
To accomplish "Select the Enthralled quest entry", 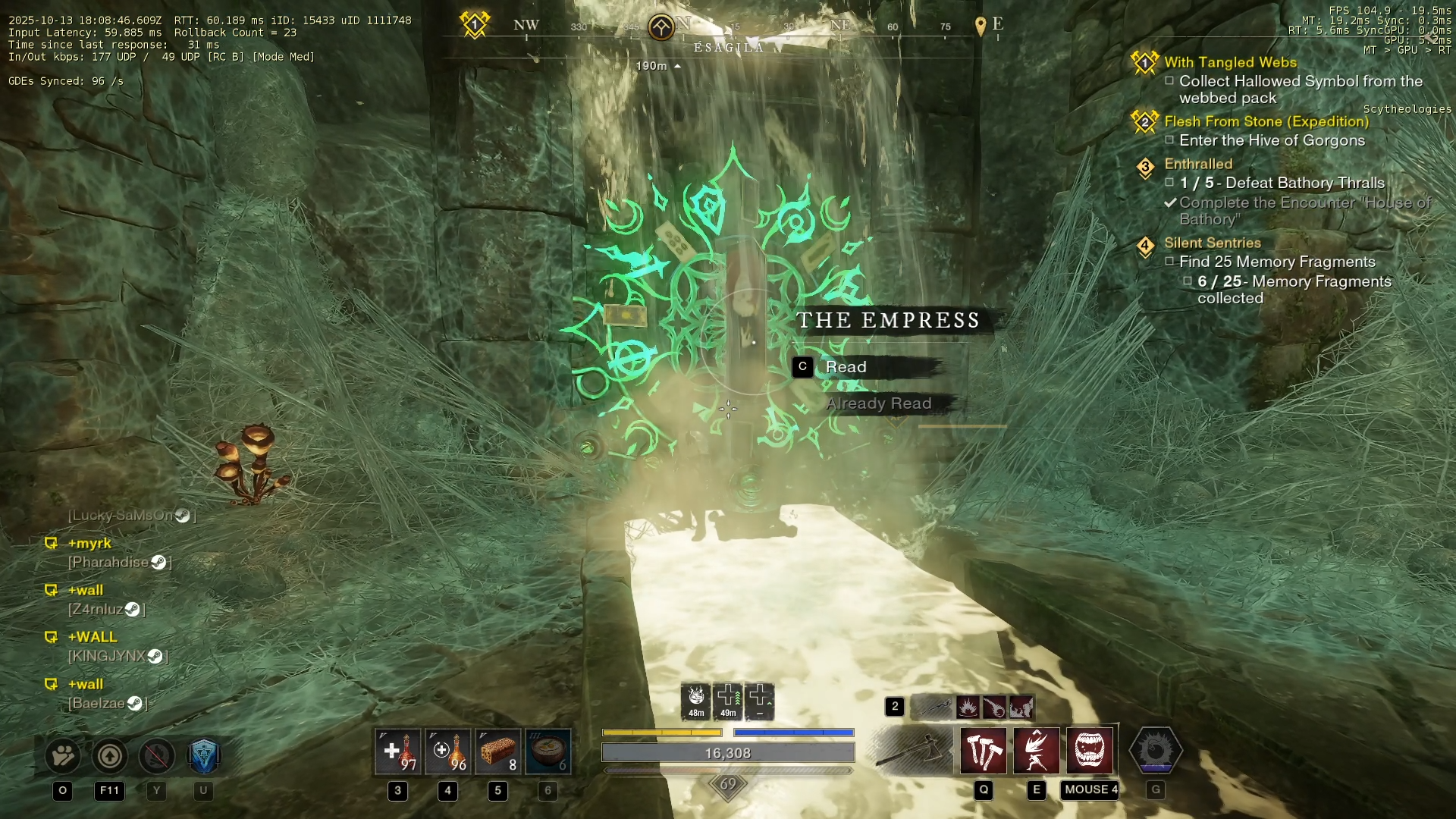I will 1198,164.
